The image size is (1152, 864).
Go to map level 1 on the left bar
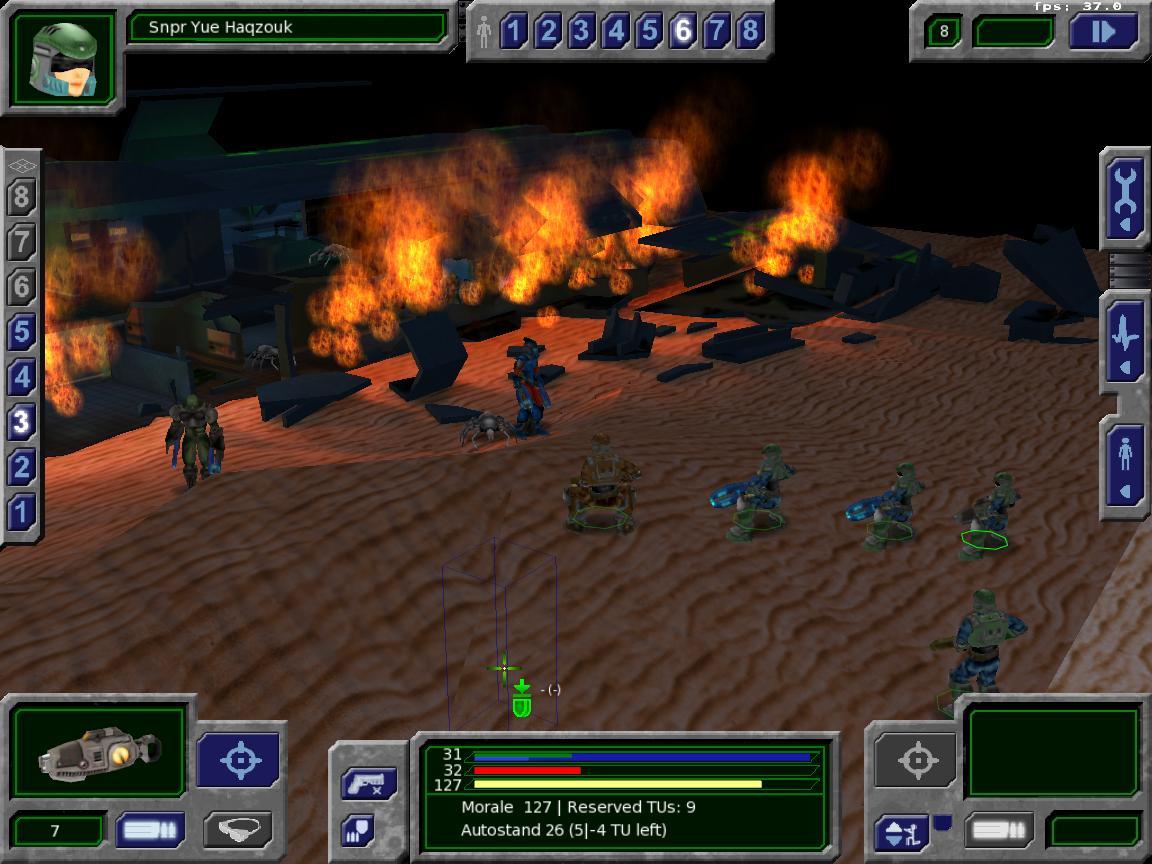tap(22, 512)
